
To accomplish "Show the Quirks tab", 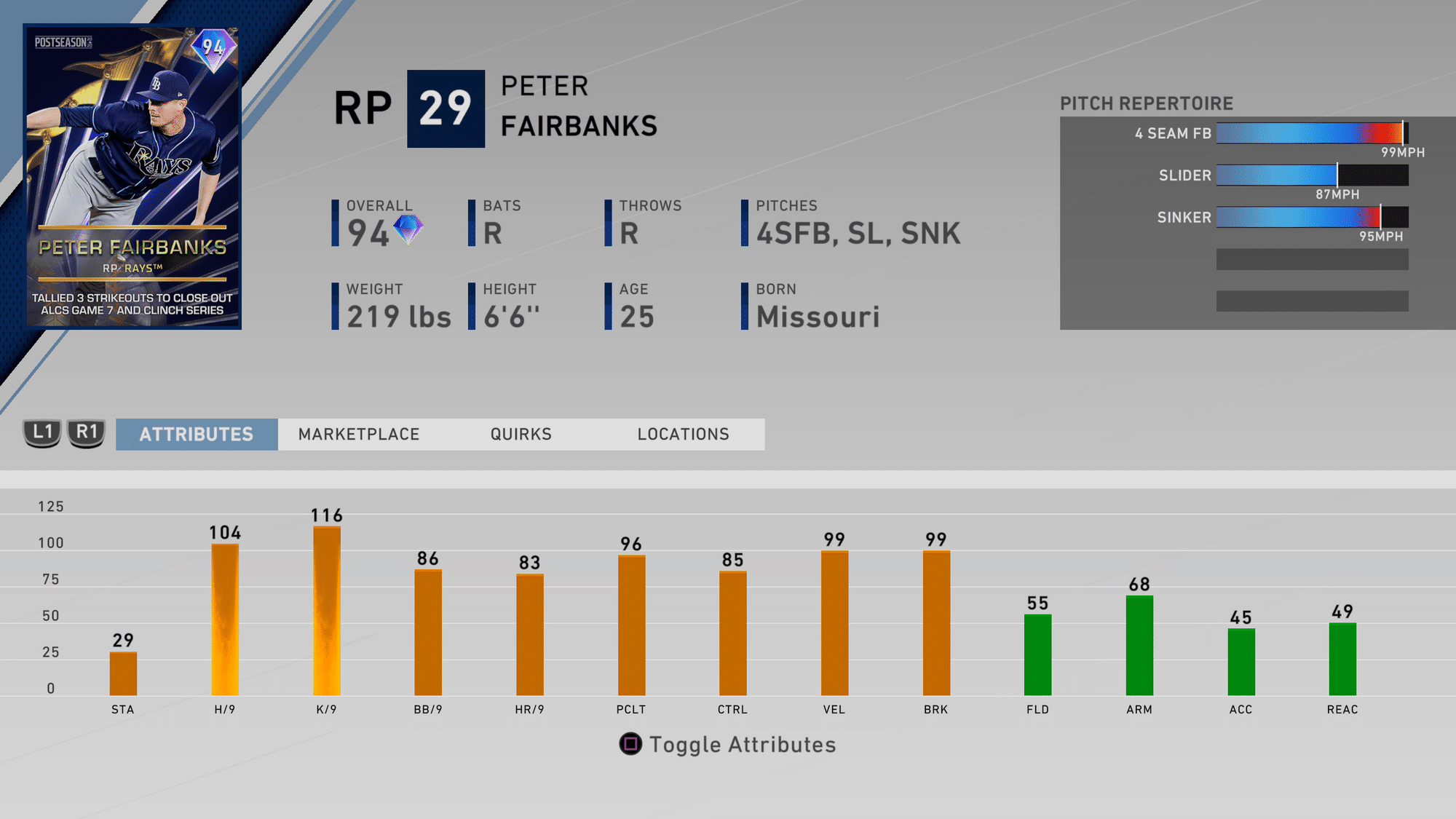I will click(x=521, y=435).
